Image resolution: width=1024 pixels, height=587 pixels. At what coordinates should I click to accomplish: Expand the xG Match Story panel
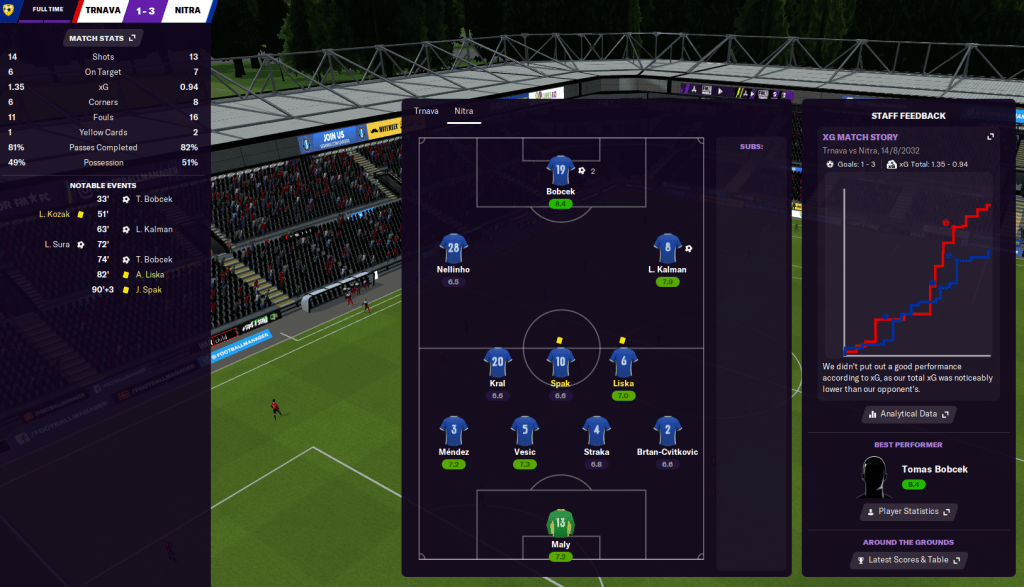990,137
